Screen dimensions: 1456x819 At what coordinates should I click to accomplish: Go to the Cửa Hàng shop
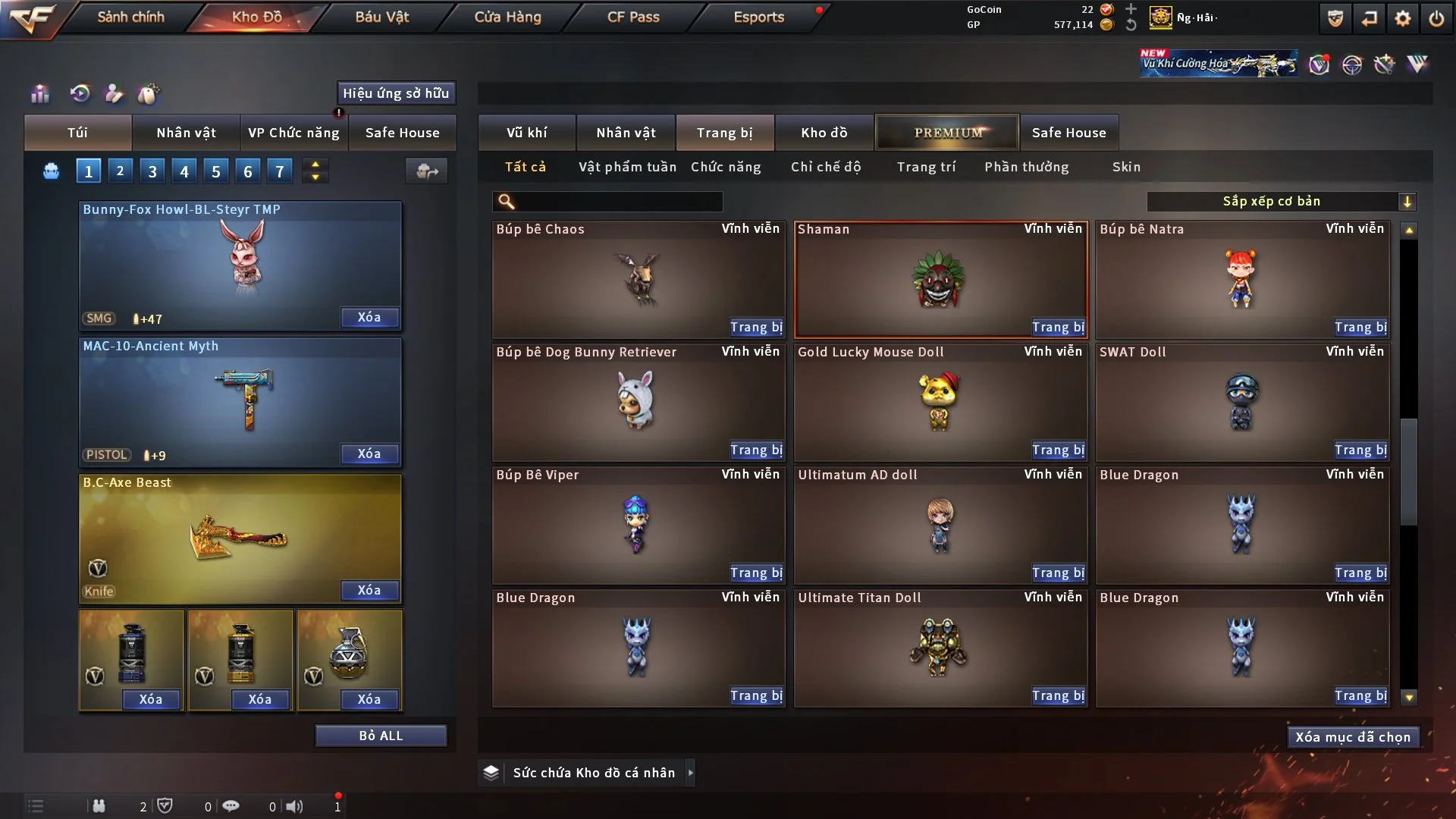[x=507, y=17]
